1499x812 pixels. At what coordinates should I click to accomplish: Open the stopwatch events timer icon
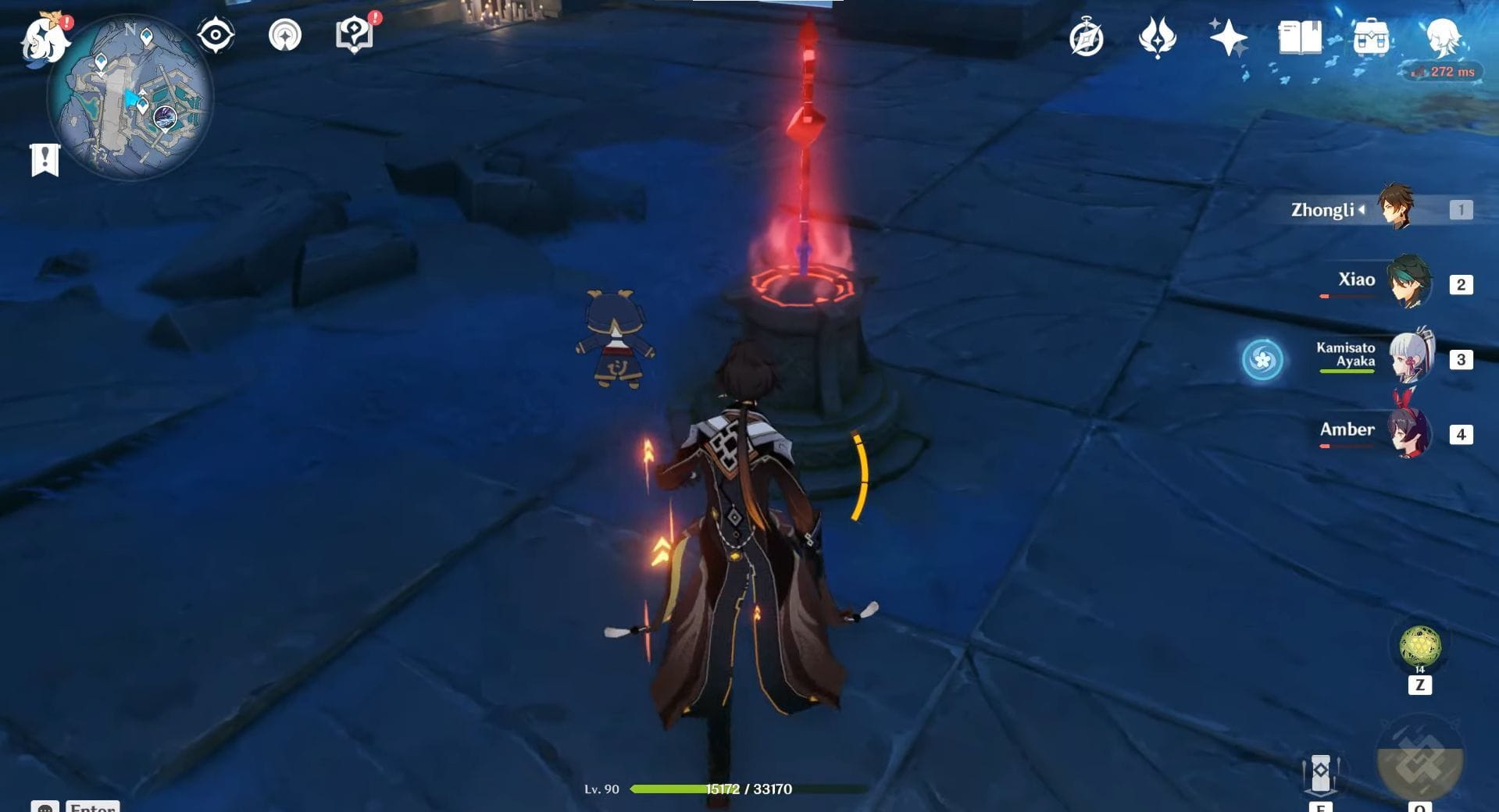tap(1087, 38)
